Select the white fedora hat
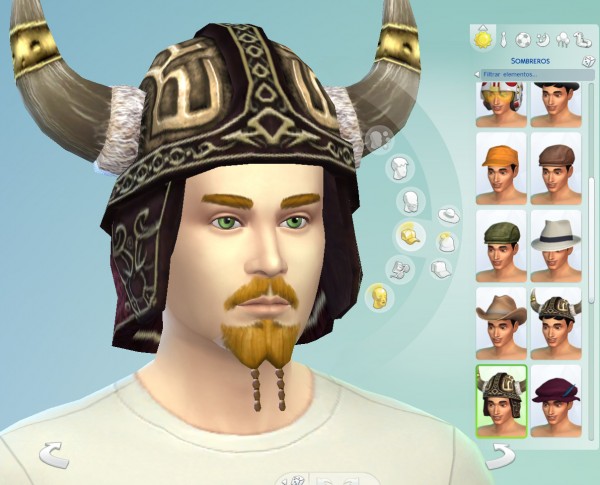The height and width of the screenshot is (485, 600). [x=556, y=244]
